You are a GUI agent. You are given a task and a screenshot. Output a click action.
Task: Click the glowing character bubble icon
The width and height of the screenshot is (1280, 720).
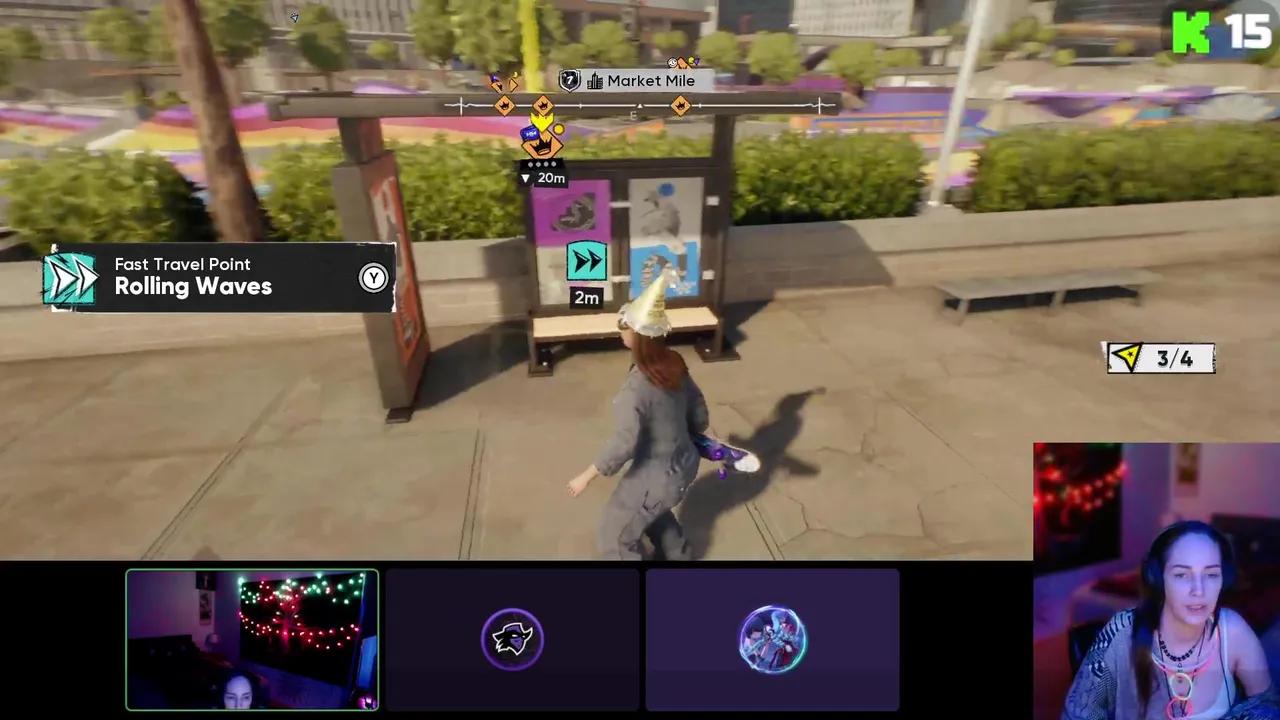772,639
